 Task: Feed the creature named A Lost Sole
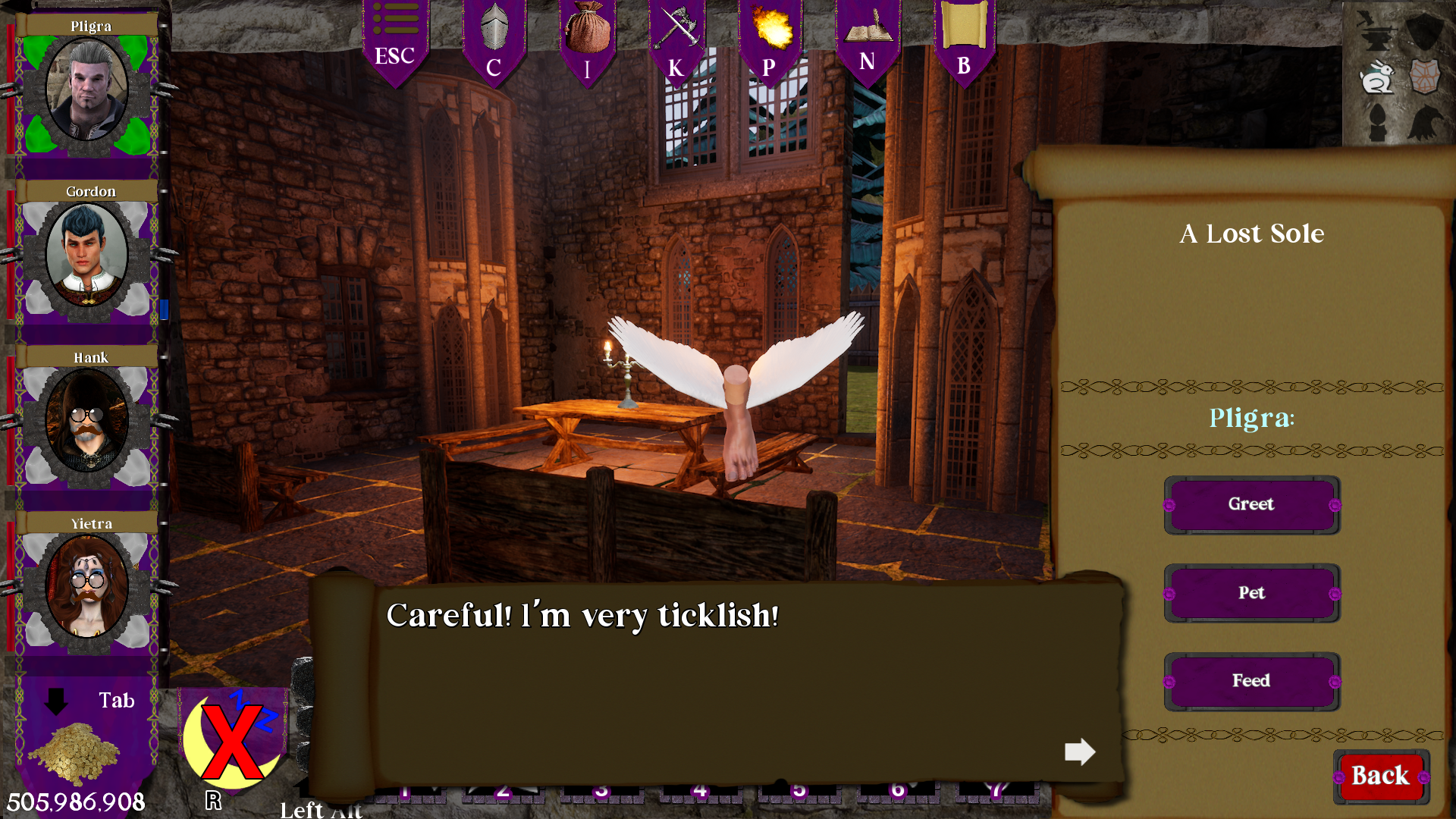[x=1251, y=680]
